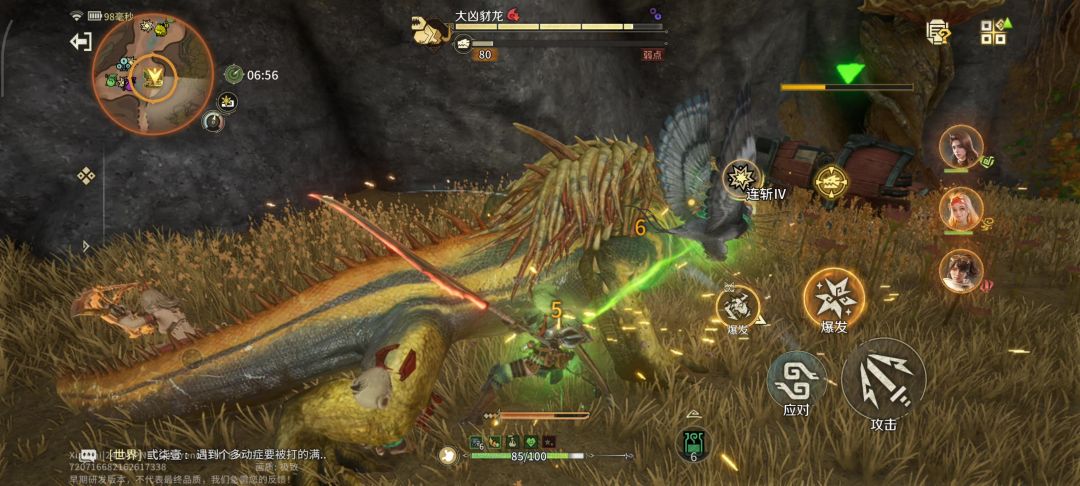
Task: Exit the hunt via the leave arrow icon
Action: (81, 41)
